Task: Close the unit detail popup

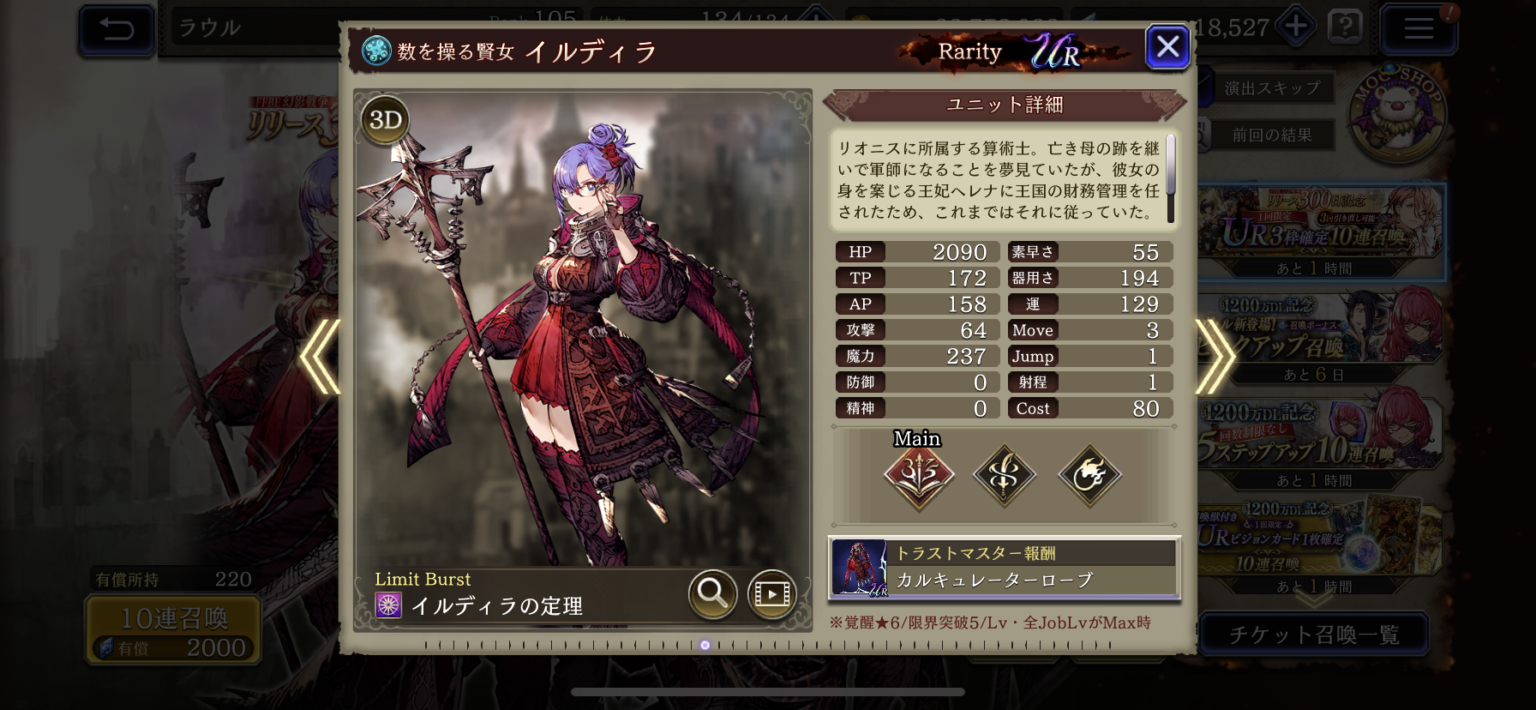Action: coord(1167,47)
